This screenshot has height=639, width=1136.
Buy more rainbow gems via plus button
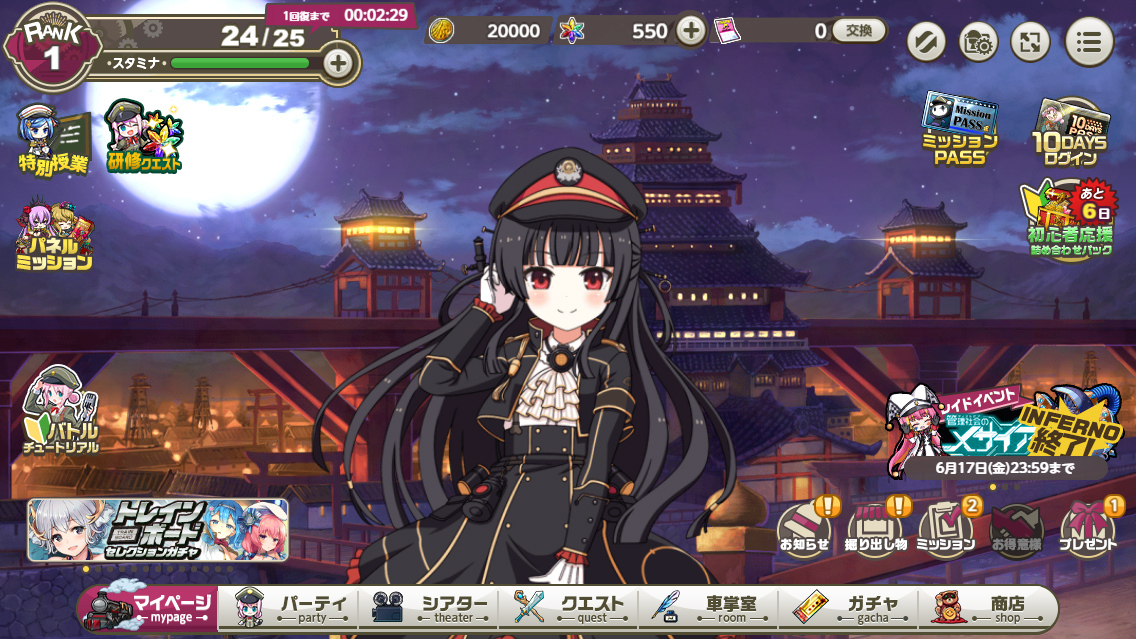tap(690, 31)
